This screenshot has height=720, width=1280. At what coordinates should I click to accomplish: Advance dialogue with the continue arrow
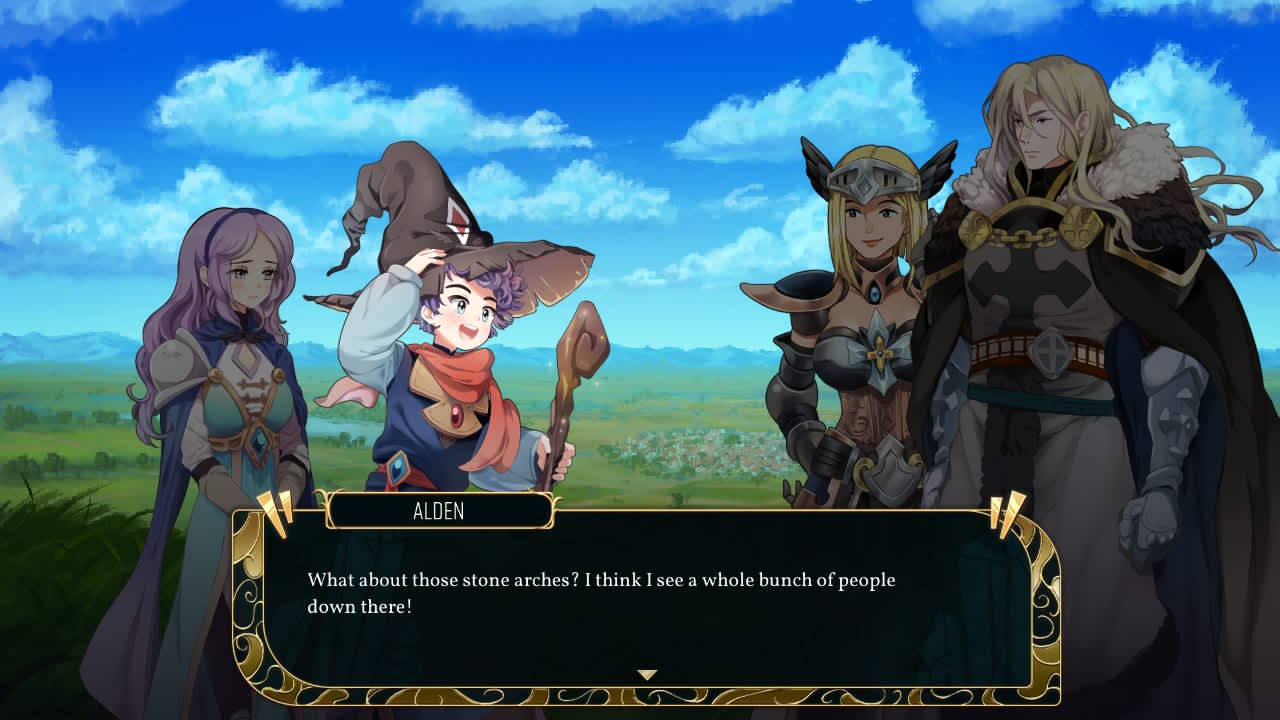[x=647, y=675]
